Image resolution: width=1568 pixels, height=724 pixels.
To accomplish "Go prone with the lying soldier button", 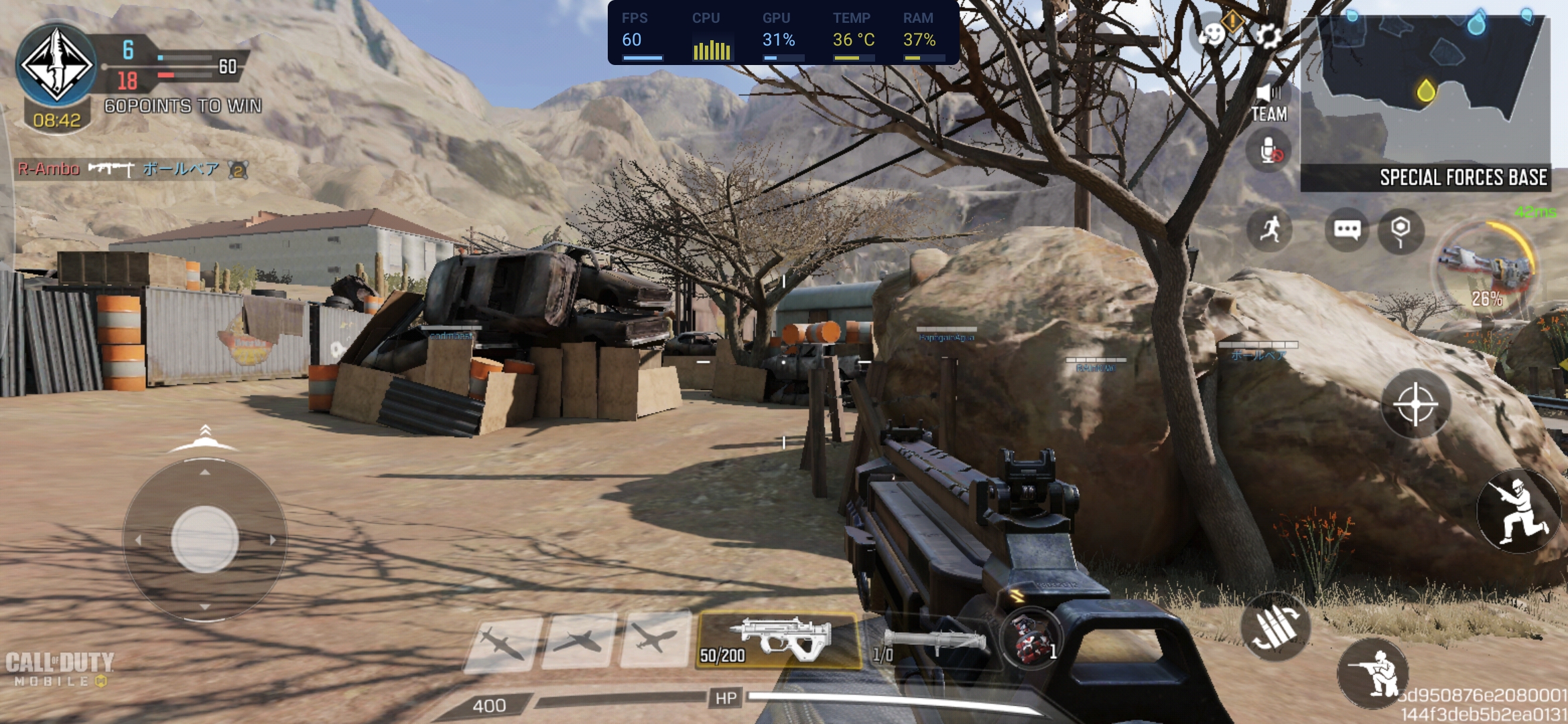I will (1372, 672).
